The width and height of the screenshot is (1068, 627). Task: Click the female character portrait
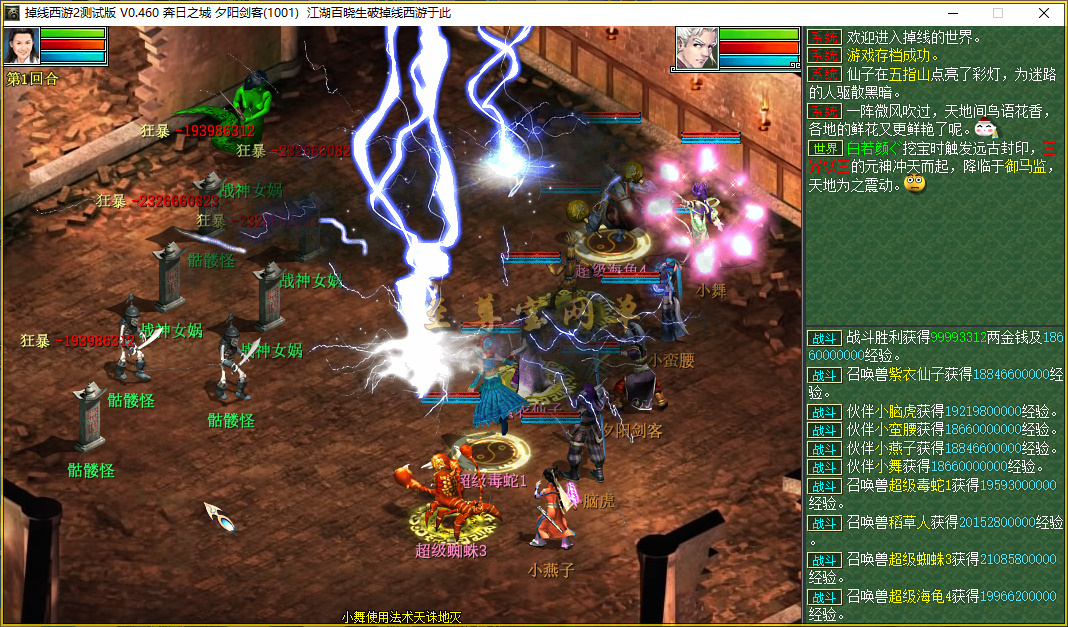pyautogui.click(x=21, y=47)
